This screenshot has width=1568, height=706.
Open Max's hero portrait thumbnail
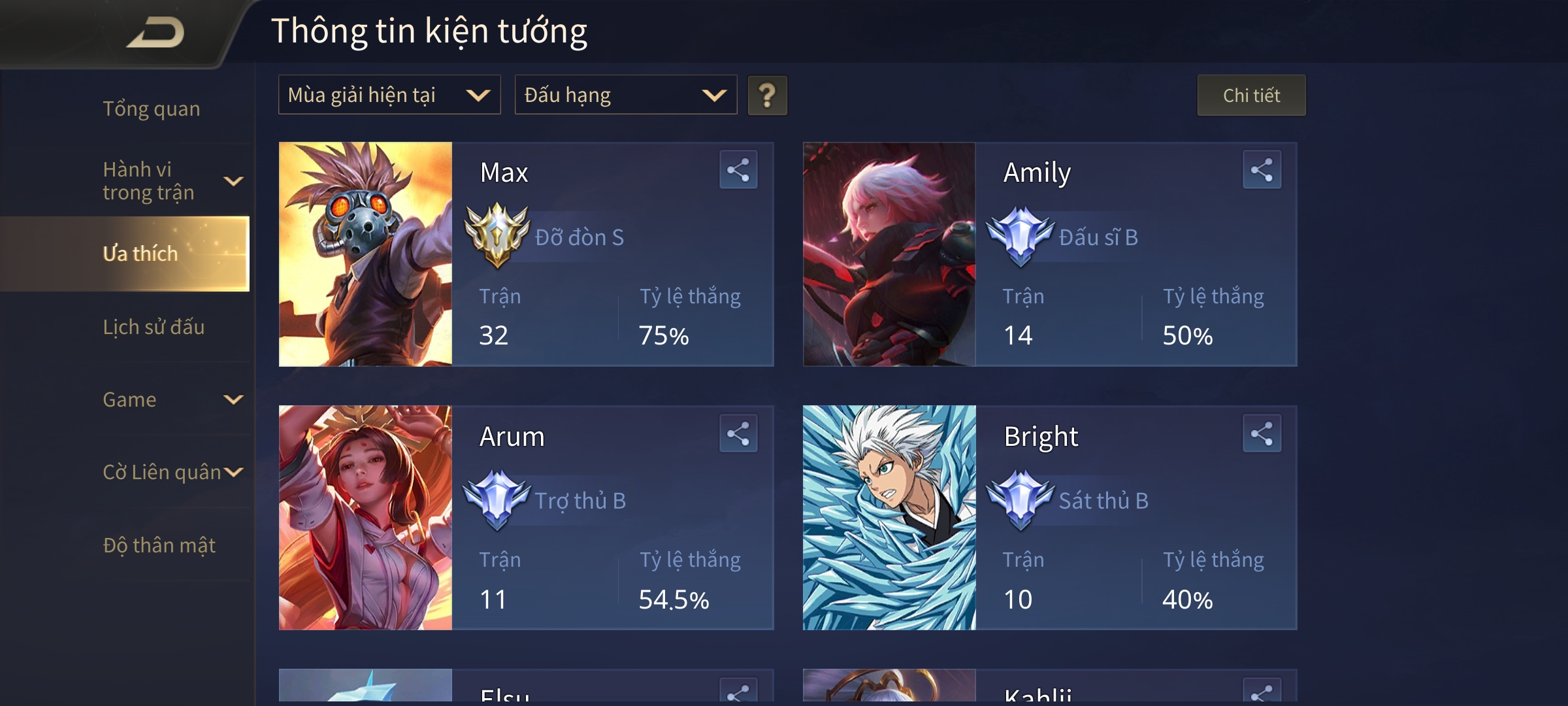point(365,255)
